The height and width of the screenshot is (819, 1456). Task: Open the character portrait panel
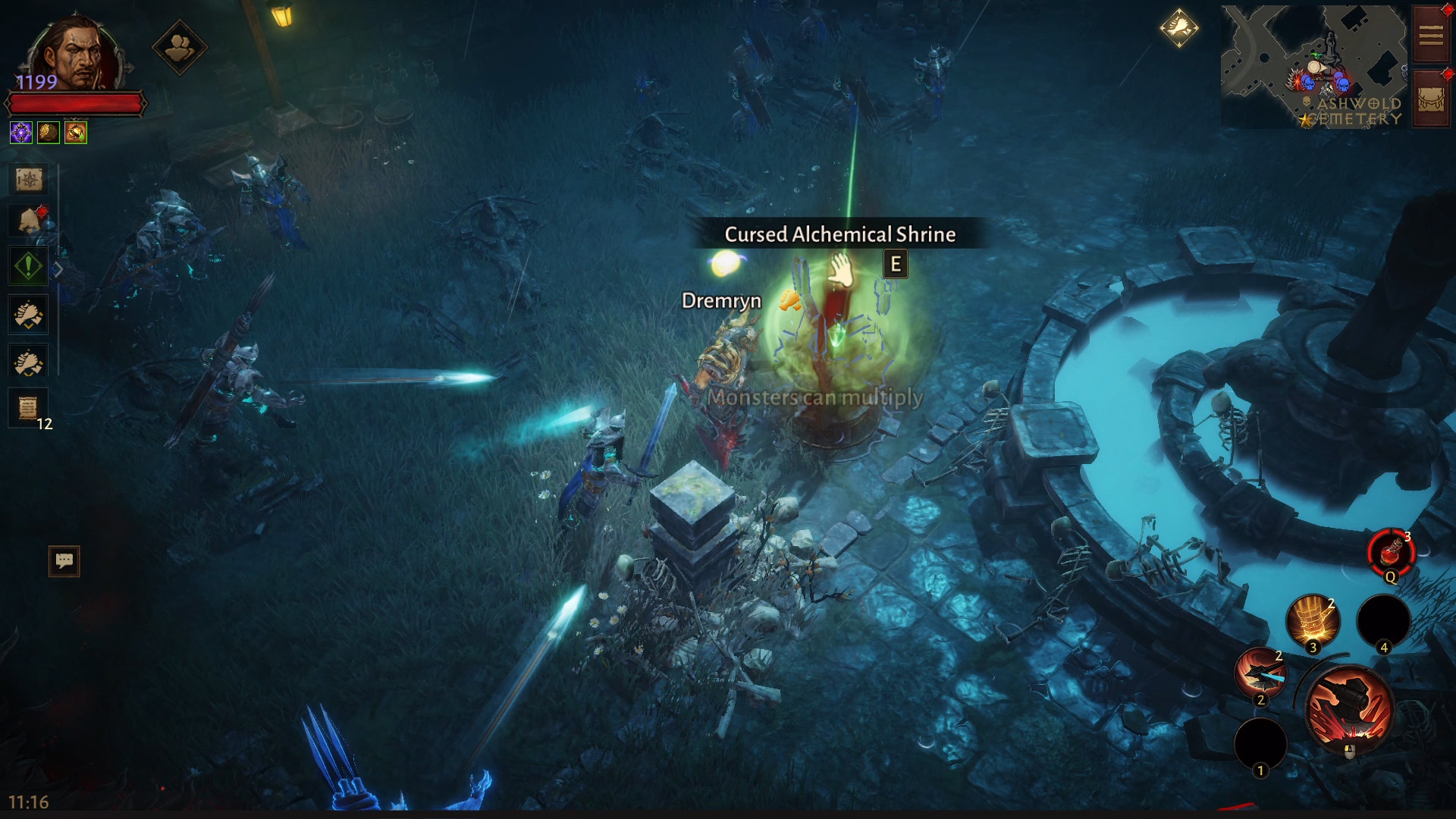coord(74,55)
